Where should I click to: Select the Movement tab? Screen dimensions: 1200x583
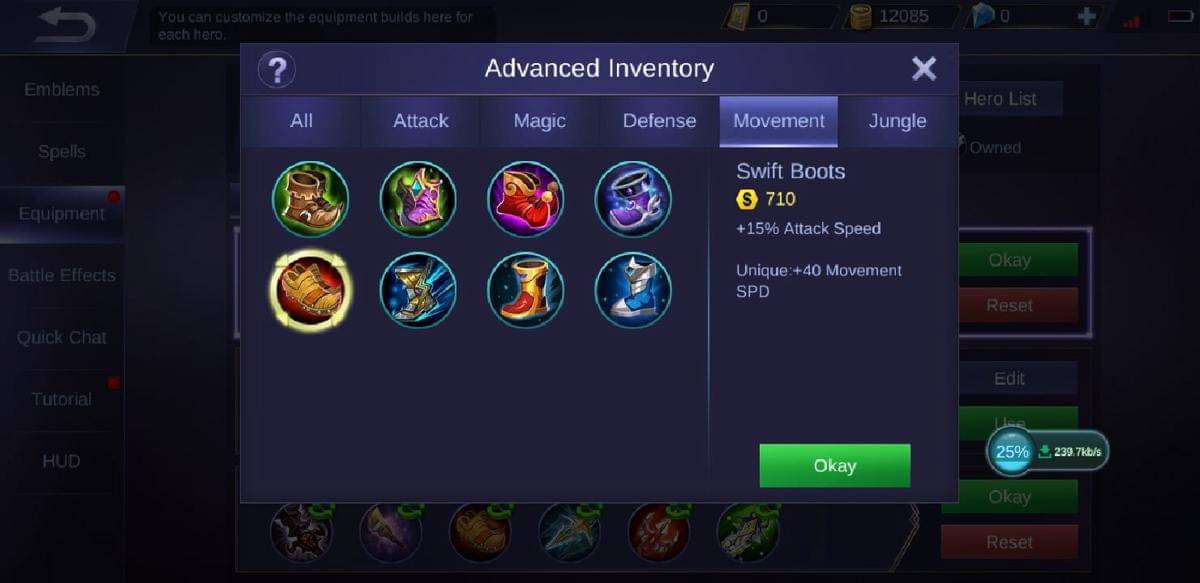pos(778,121)
